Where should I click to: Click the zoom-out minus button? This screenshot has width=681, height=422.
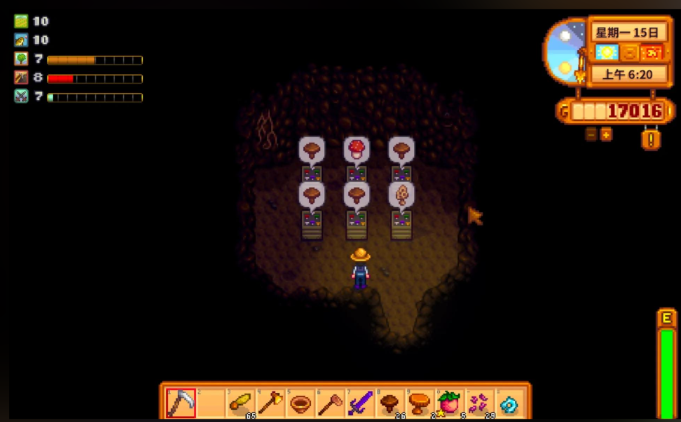pos(591,134)
